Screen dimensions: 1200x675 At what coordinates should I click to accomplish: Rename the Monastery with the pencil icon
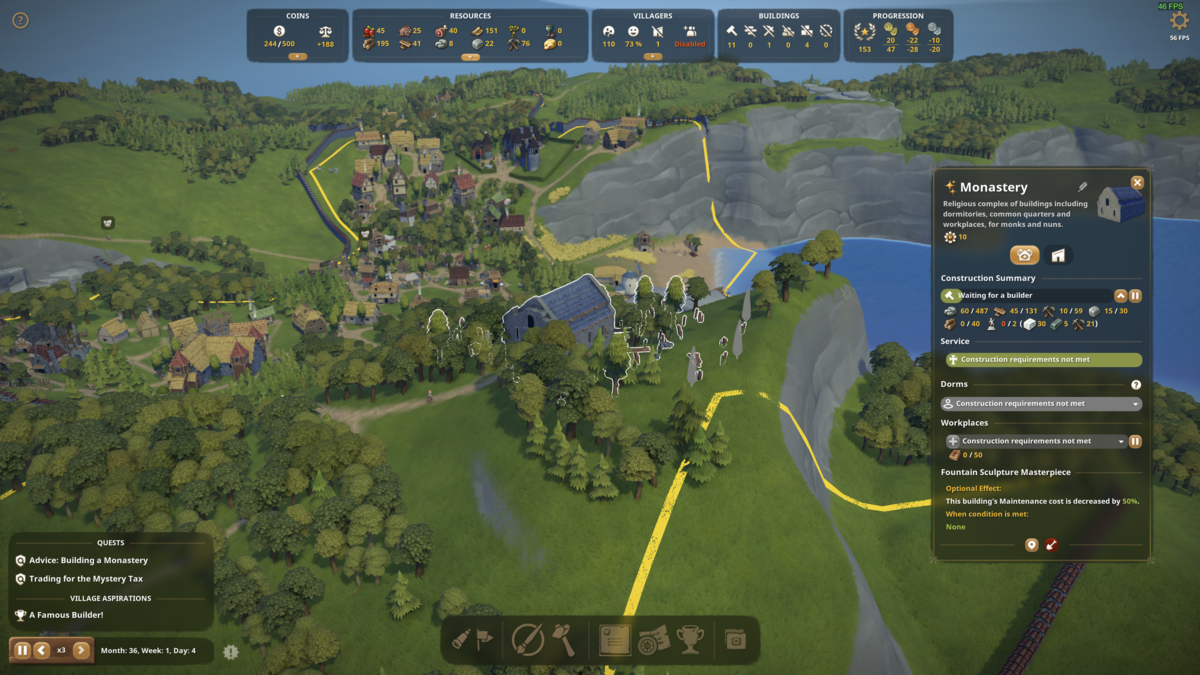point(1082,187)
